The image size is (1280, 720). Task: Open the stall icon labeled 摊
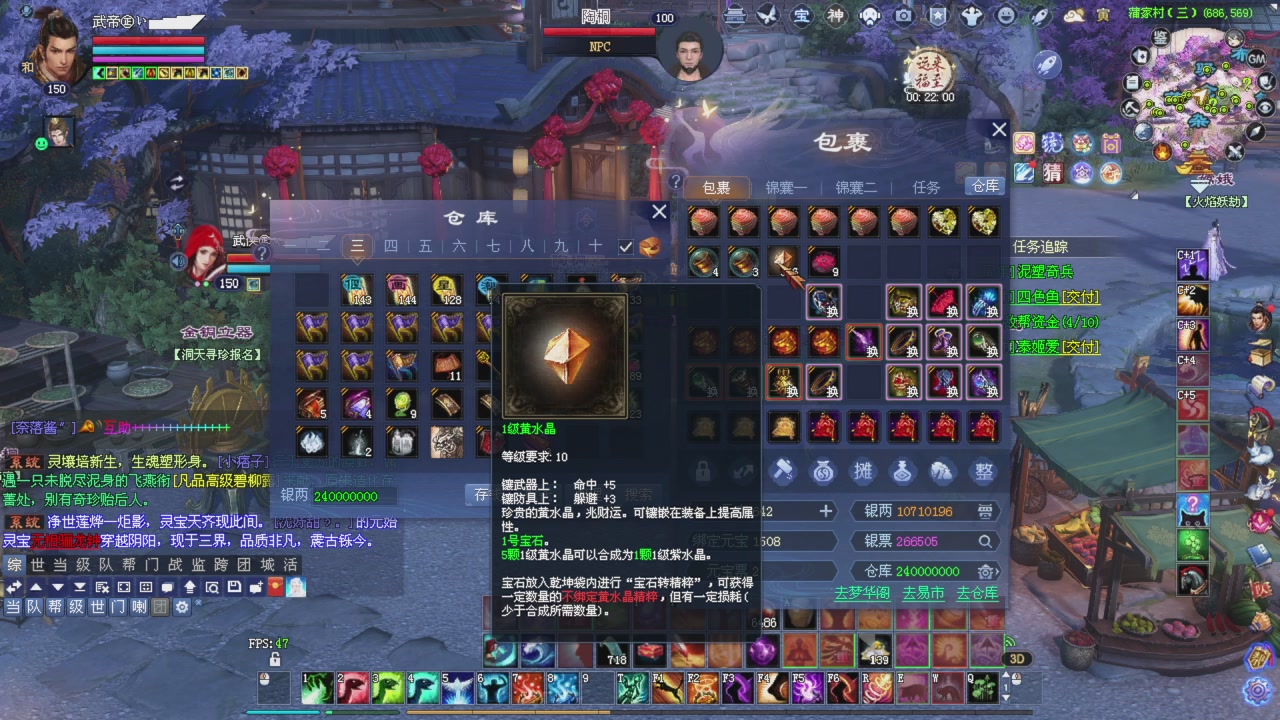864,471
